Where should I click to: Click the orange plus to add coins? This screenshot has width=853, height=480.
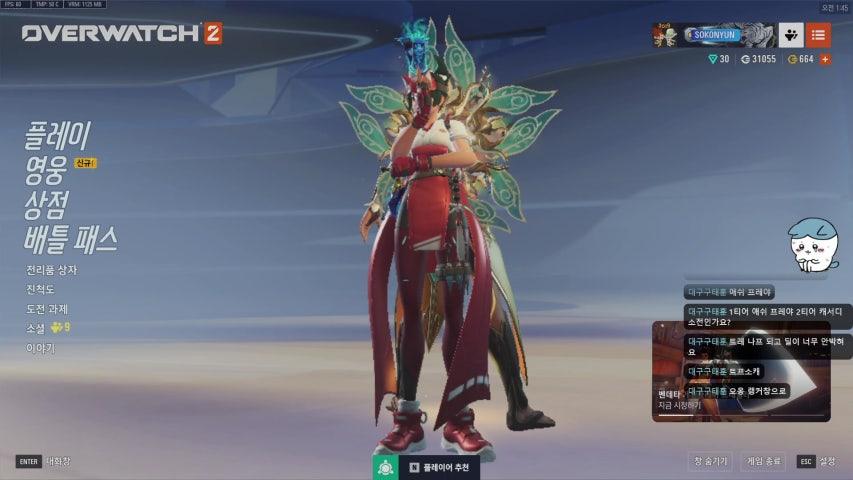(x=825, y=60)
